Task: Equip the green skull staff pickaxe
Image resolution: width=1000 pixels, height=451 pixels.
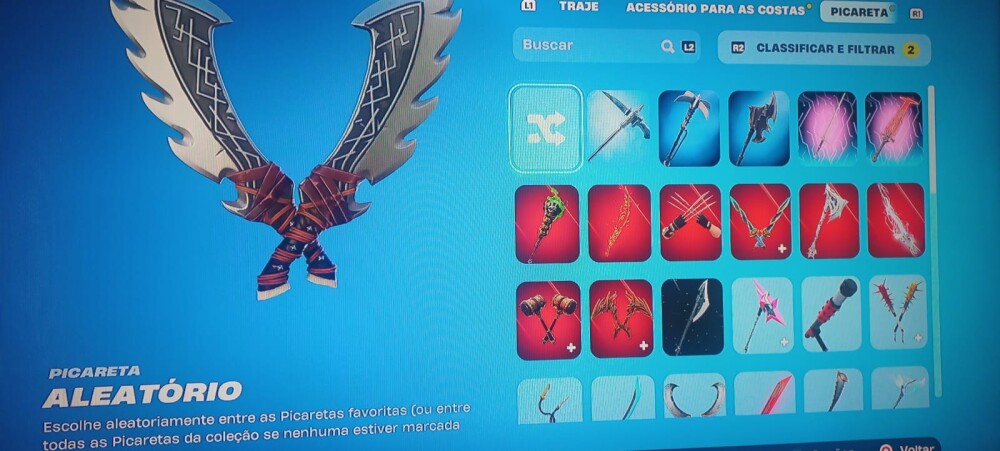Action: (x=547, y=222)
